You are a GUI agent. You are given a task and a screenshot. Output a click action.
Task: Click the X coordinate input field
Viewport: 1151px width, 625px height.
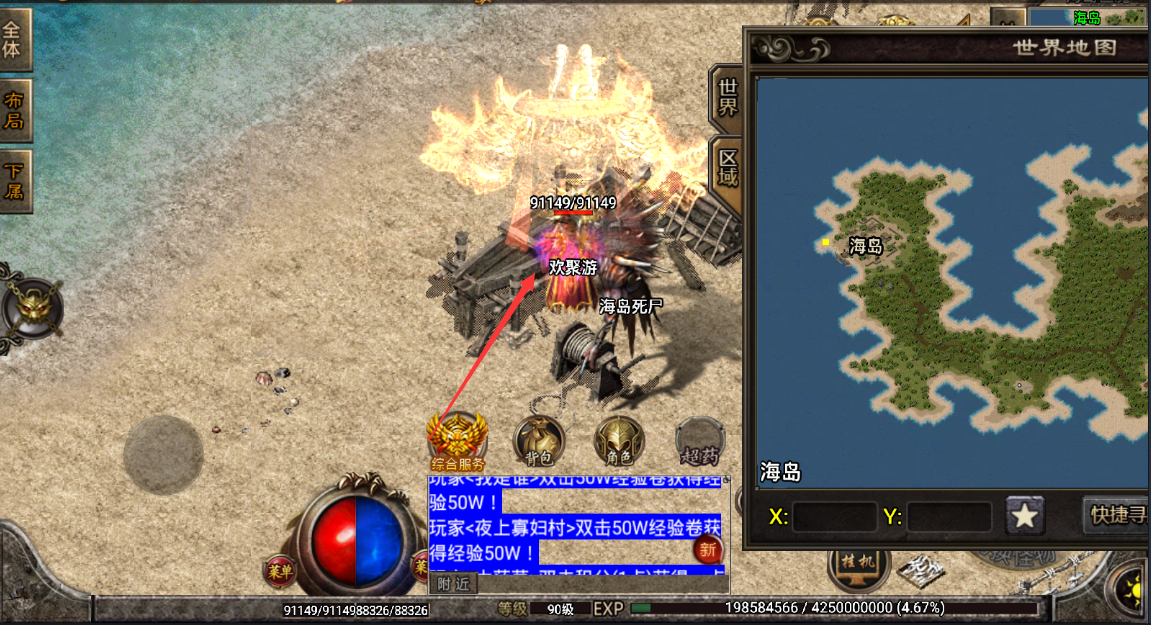click(834, 517)
